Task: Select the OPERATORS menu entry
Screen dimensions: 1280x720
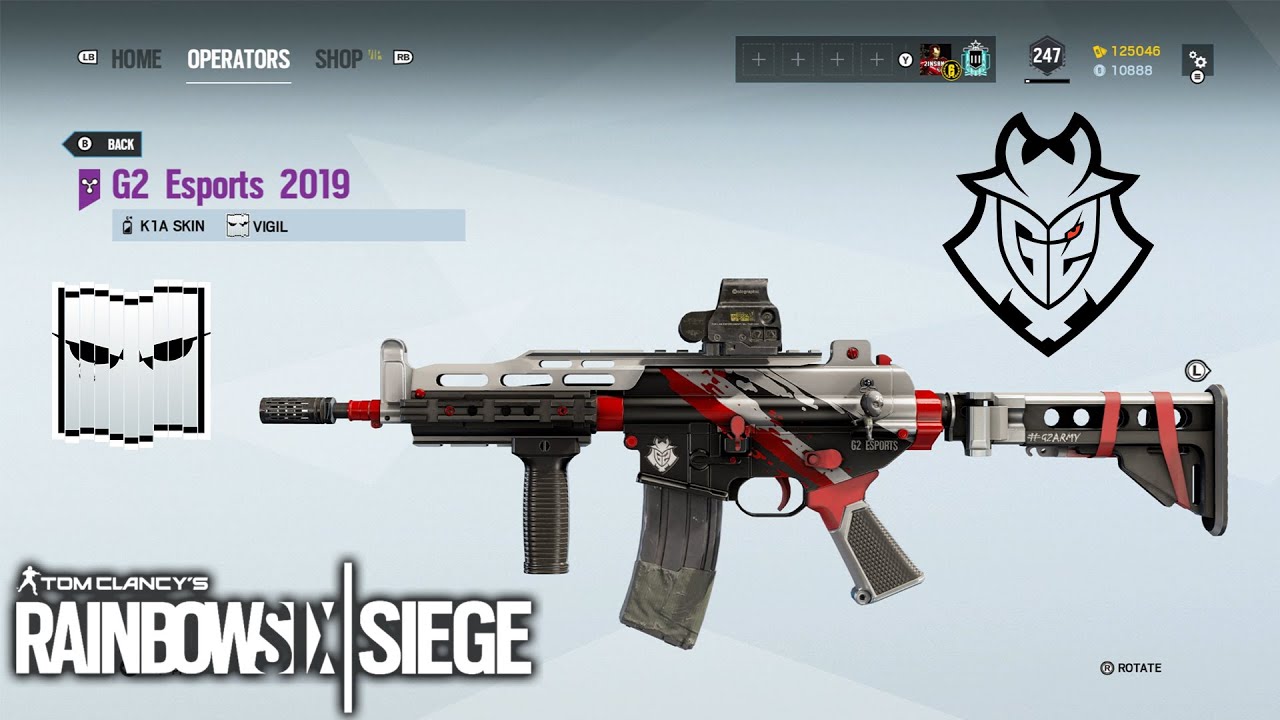Action: (238, 58)
